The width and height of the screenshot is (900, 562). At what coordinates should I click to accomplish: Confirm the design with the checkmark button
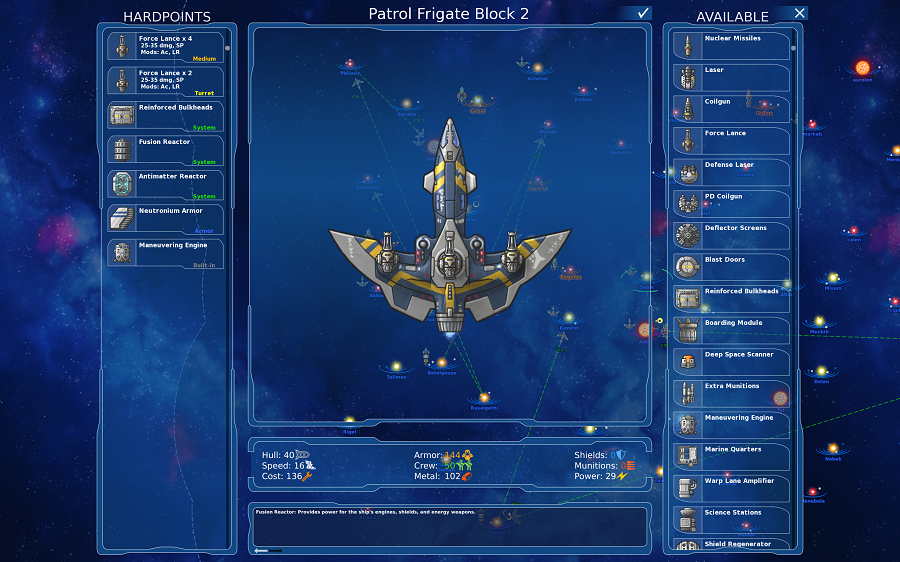click(x=643, y=13)
